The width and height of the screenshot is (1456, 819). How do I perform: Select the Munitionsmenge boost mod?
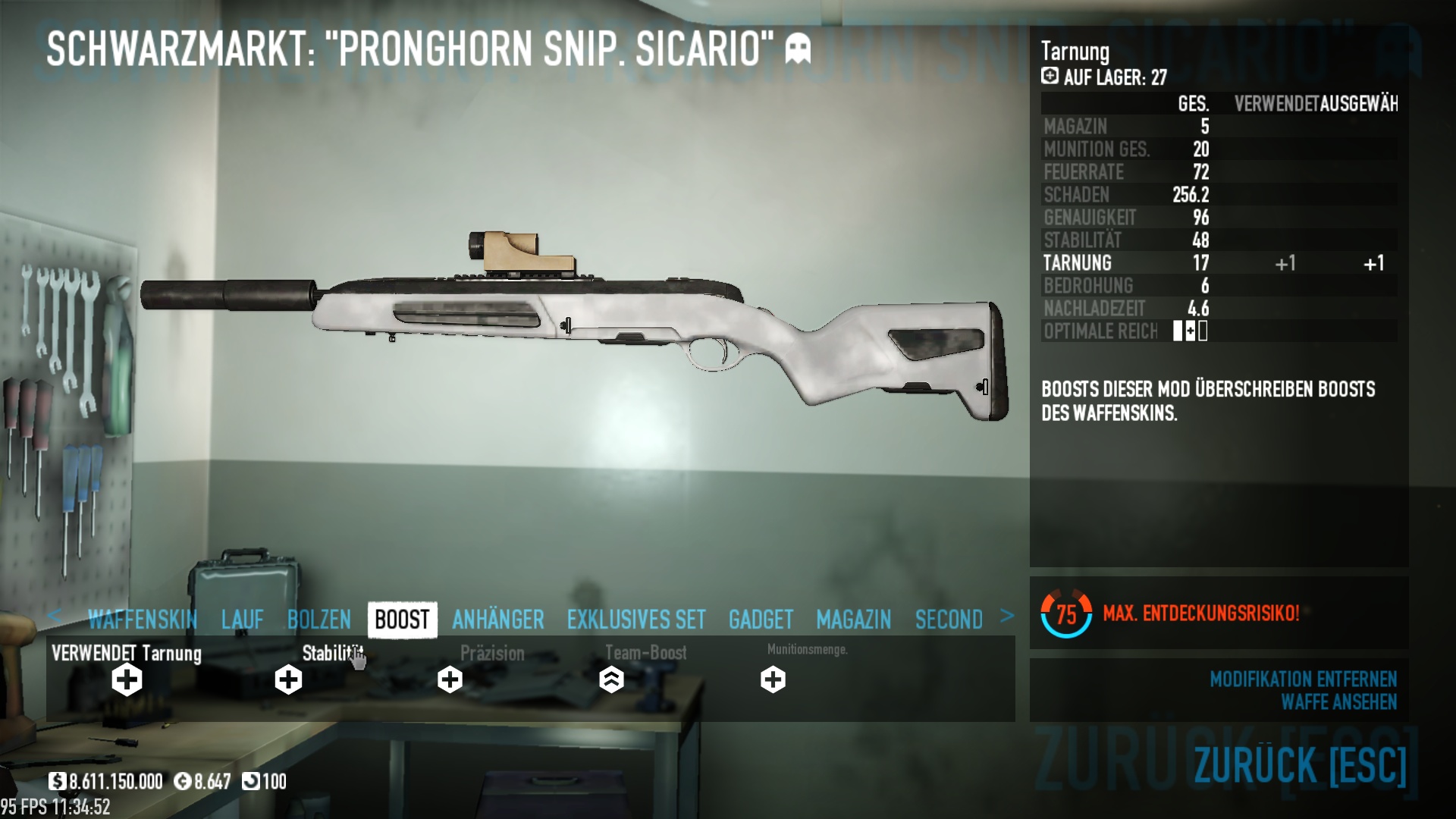click(x=773, y=679)
